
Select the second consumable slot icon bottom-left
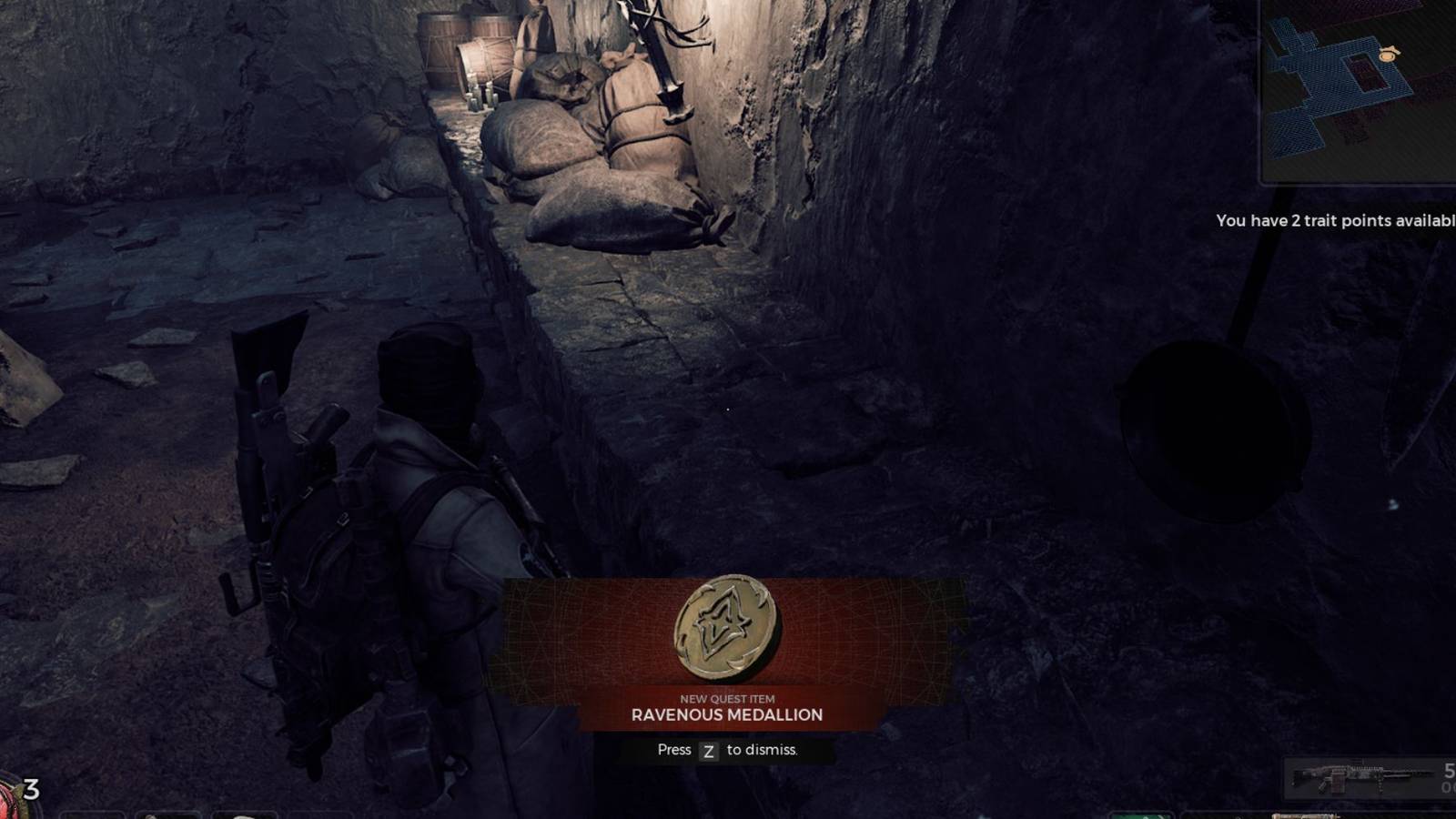coord(168,814)
